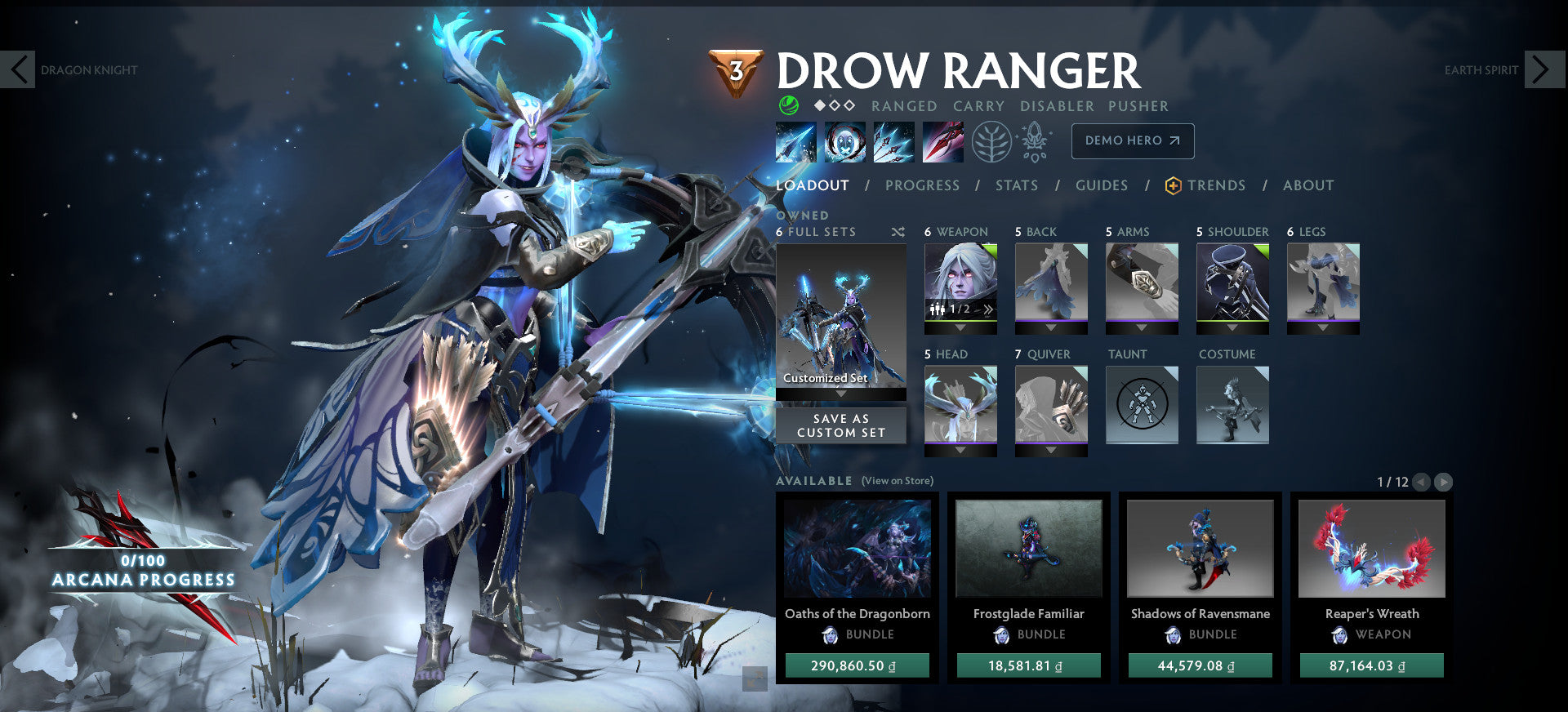Click the Demo Hero button
This screenshot has width=1568, height=712.
pos(1132,140)
